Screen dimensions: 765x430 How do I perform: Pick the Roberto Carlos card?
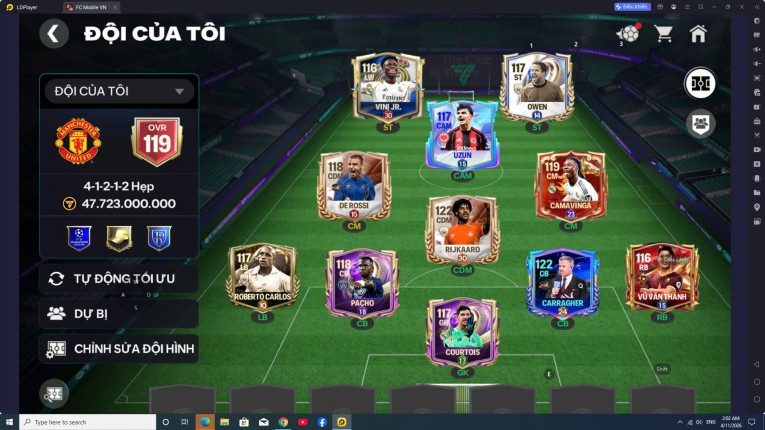point(262,278)
